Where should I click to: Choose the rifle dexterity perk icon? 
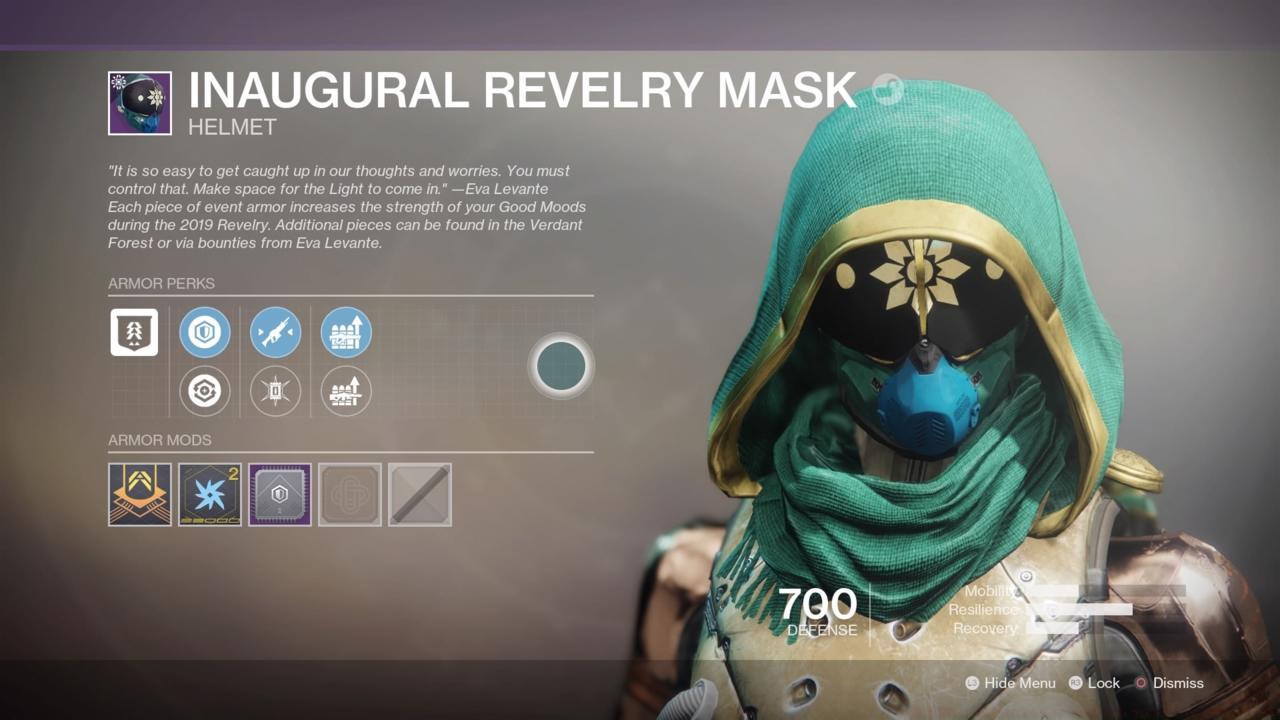[x=275, y=332]
